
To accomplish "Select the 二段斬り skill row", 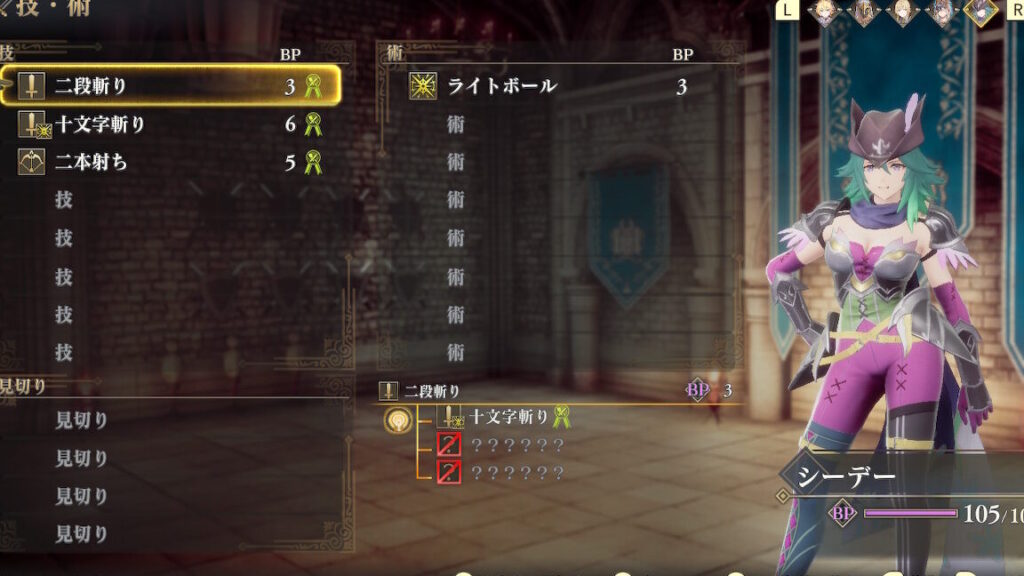I will 170,86.
